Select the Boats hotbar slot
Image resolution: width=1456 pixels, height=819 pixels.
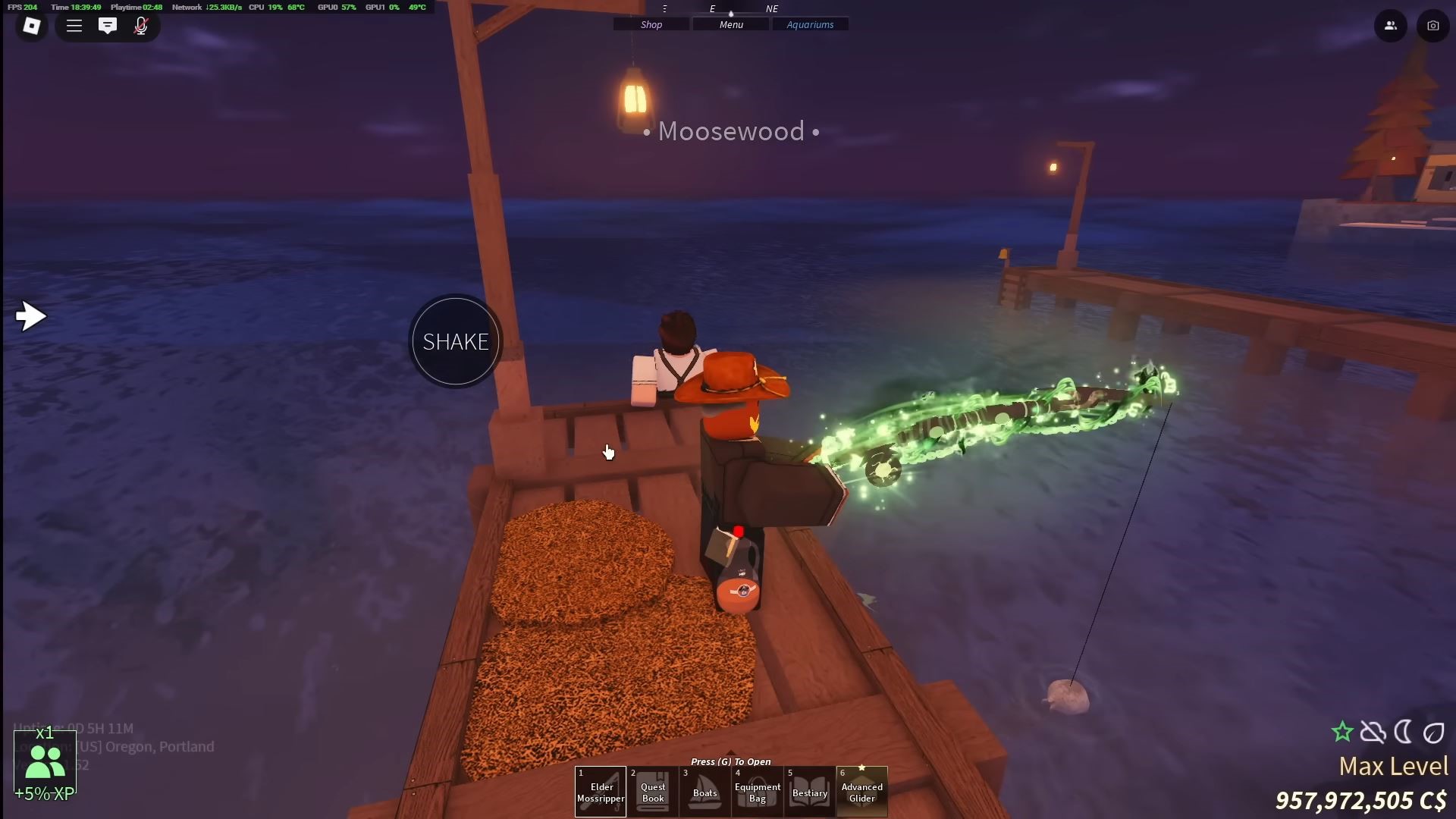704,792
